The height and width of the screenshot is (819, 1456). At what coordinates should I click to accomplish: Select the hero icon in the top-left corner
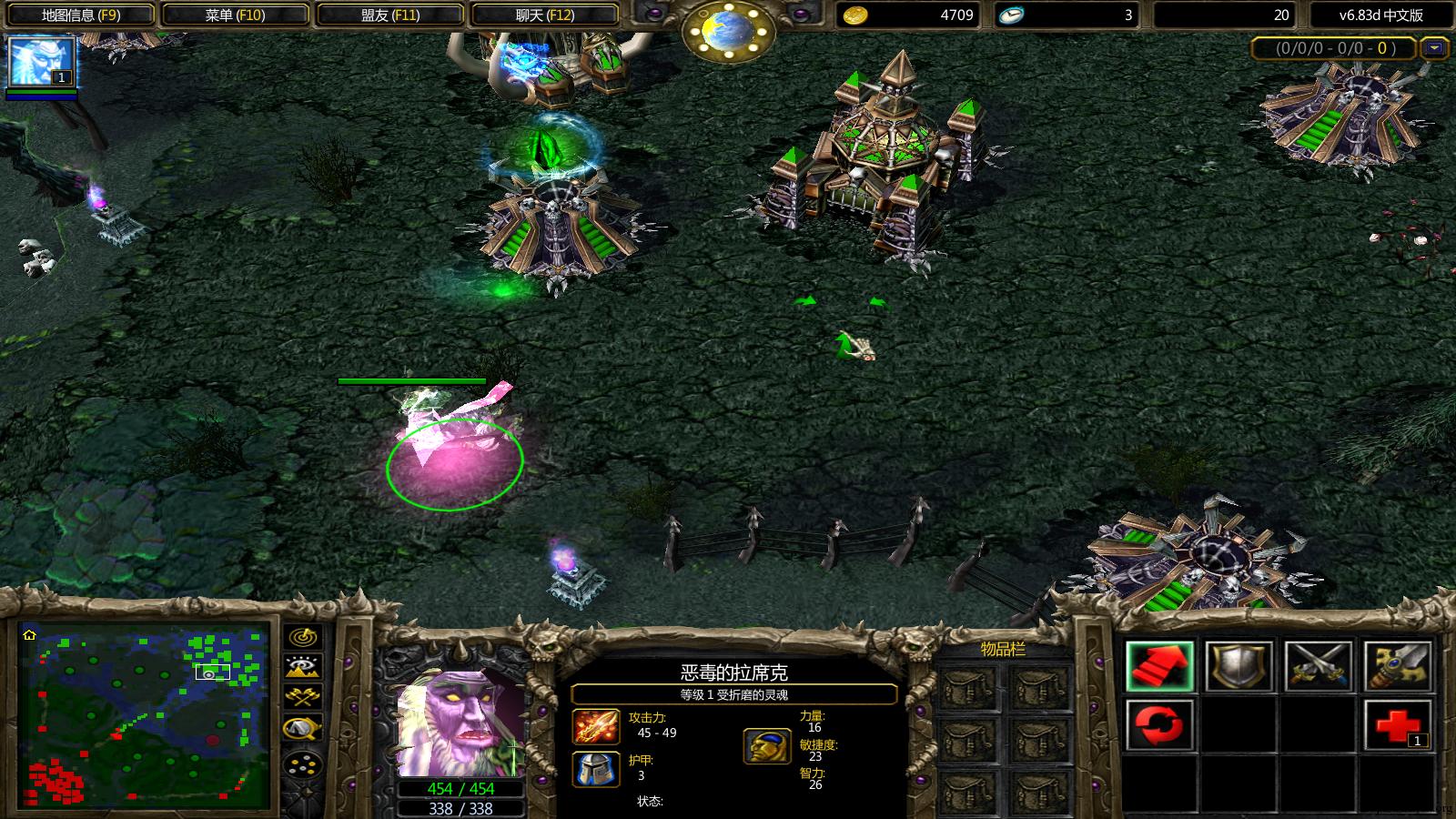tap(41, 62)
